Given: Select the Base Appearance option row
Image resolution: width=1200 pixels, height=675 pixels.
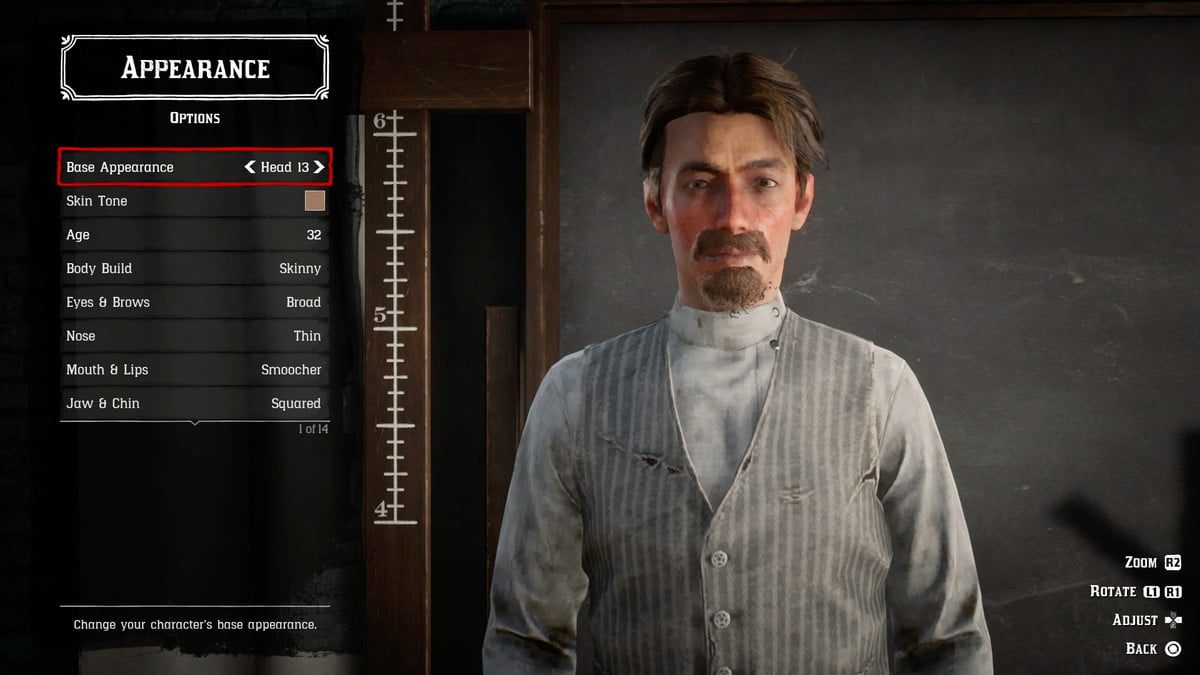Looking at the screenshot, I should [150, 167].
